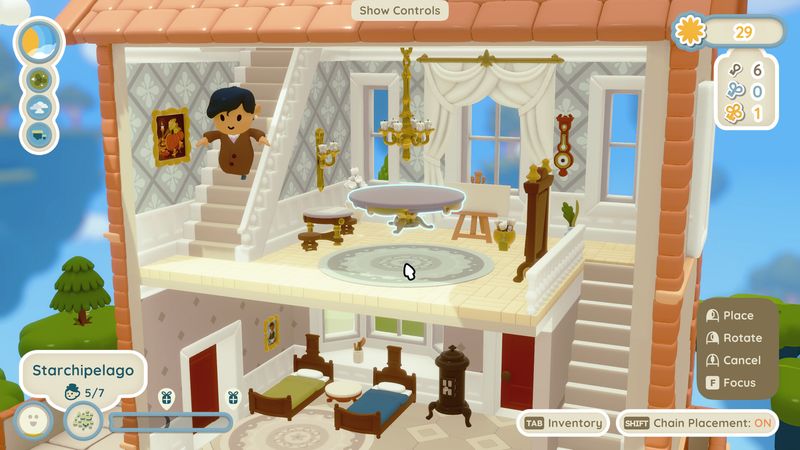The width and height of the screenshot is (800, 450).
Task: Click the Show Controls button
Action: click(399, 11)
